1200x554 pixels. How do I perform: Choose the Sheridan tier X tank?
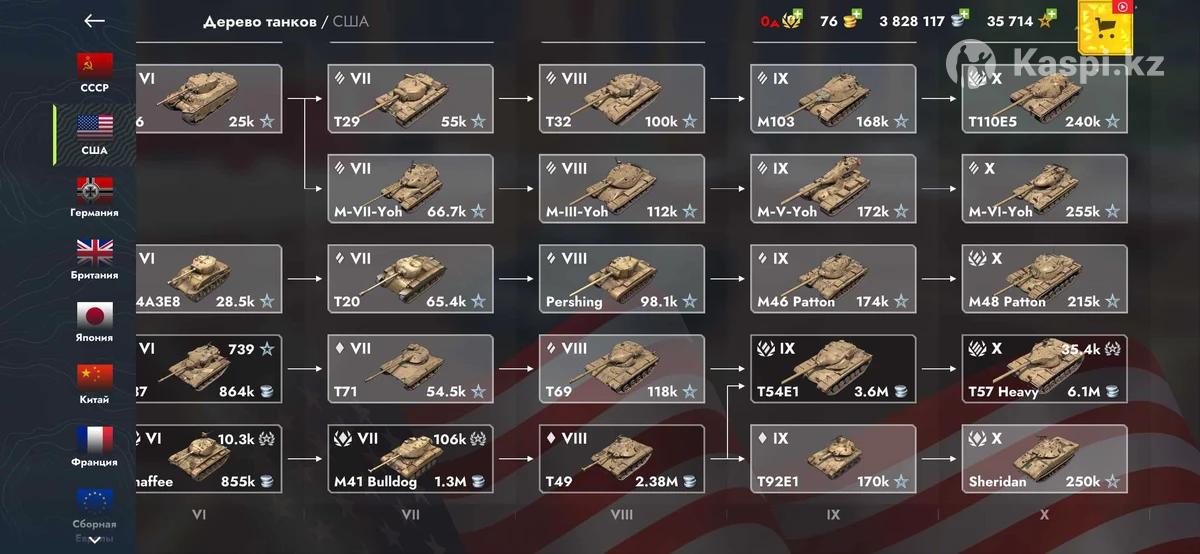tap(1044, 458)
